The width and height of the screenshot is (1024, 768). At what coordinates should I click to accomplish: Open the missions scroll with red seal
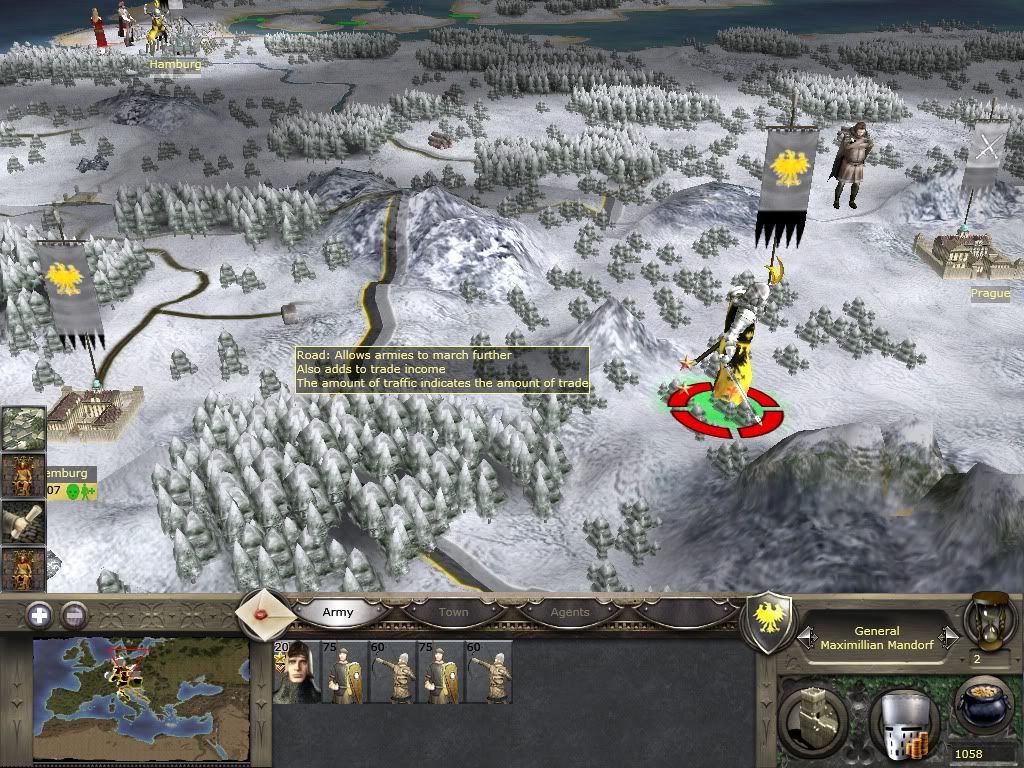click(x=266, y=612)
